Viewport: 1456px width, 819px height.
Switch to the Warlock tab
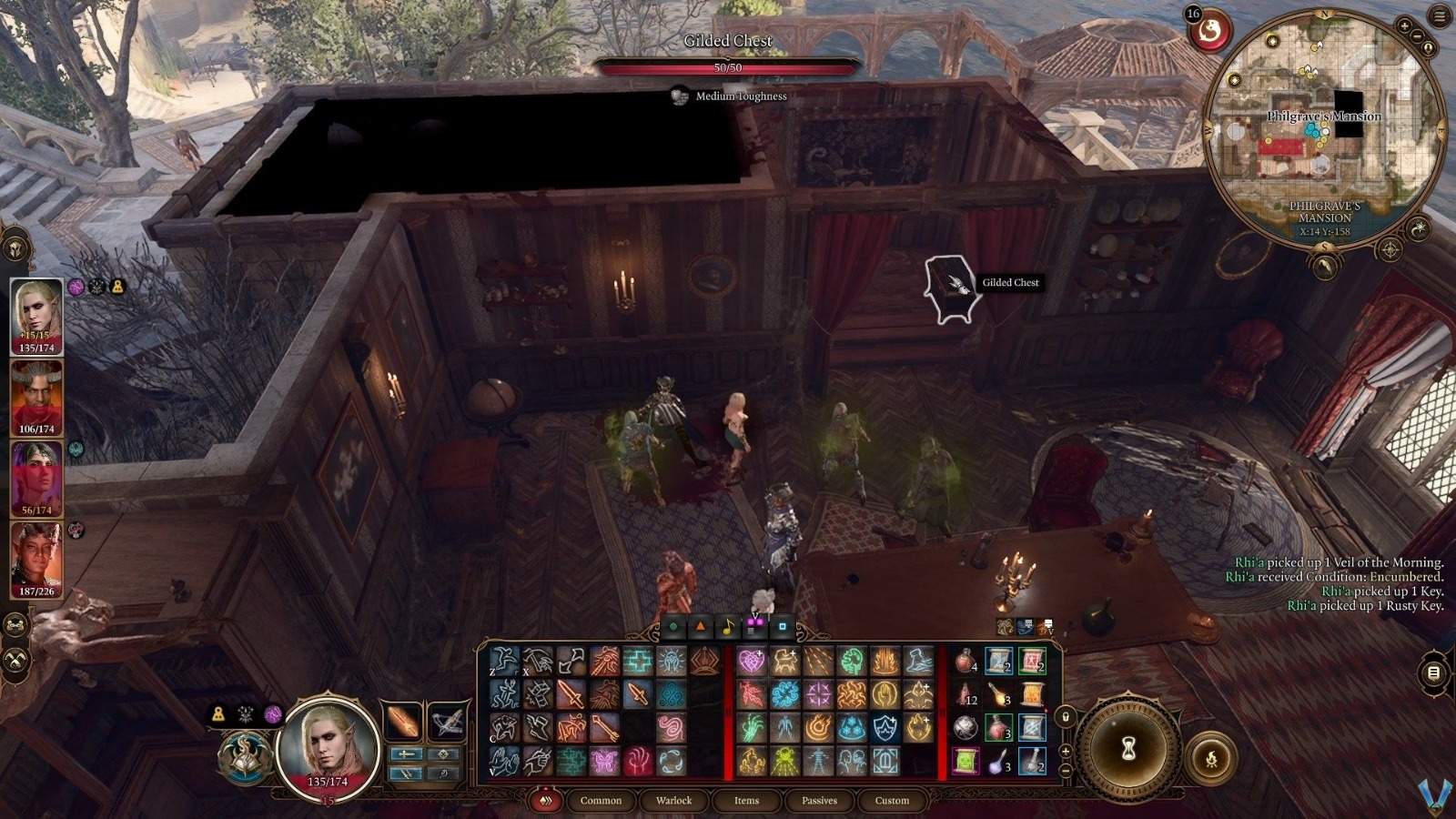coord(673,801)
